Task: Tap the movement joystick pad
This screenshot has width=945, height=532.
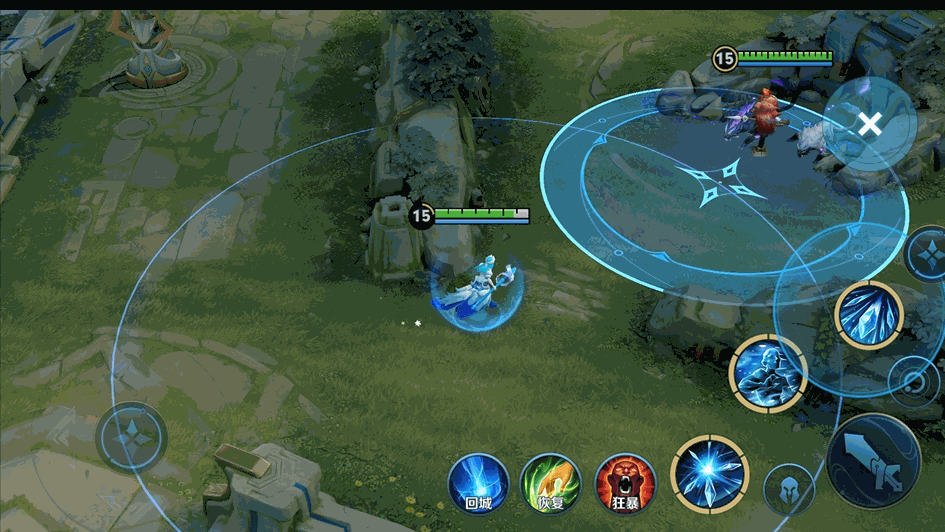Action: coord(131,437)
